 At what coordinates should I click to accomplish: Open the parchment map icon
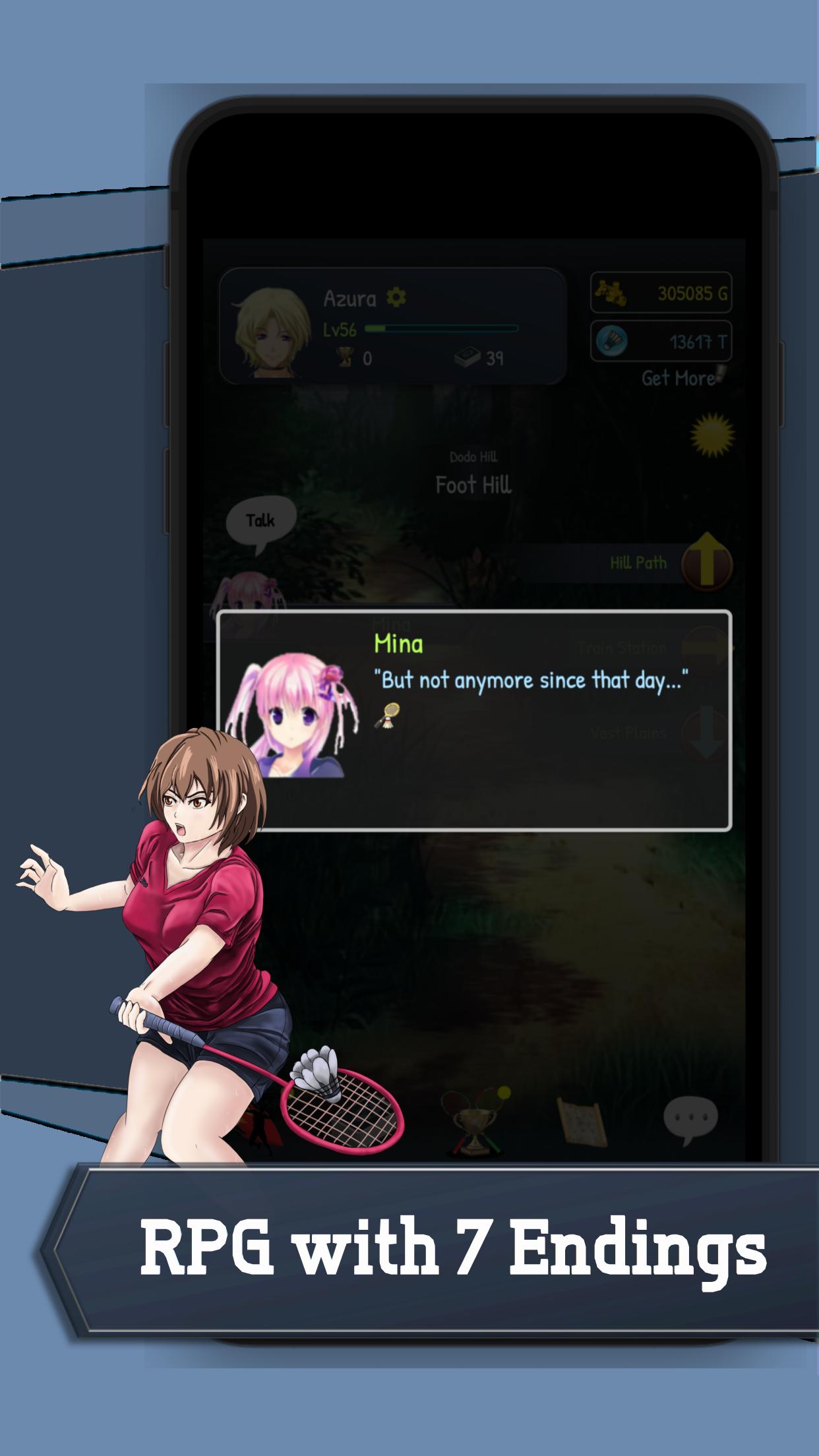(x=582, y=1120)
